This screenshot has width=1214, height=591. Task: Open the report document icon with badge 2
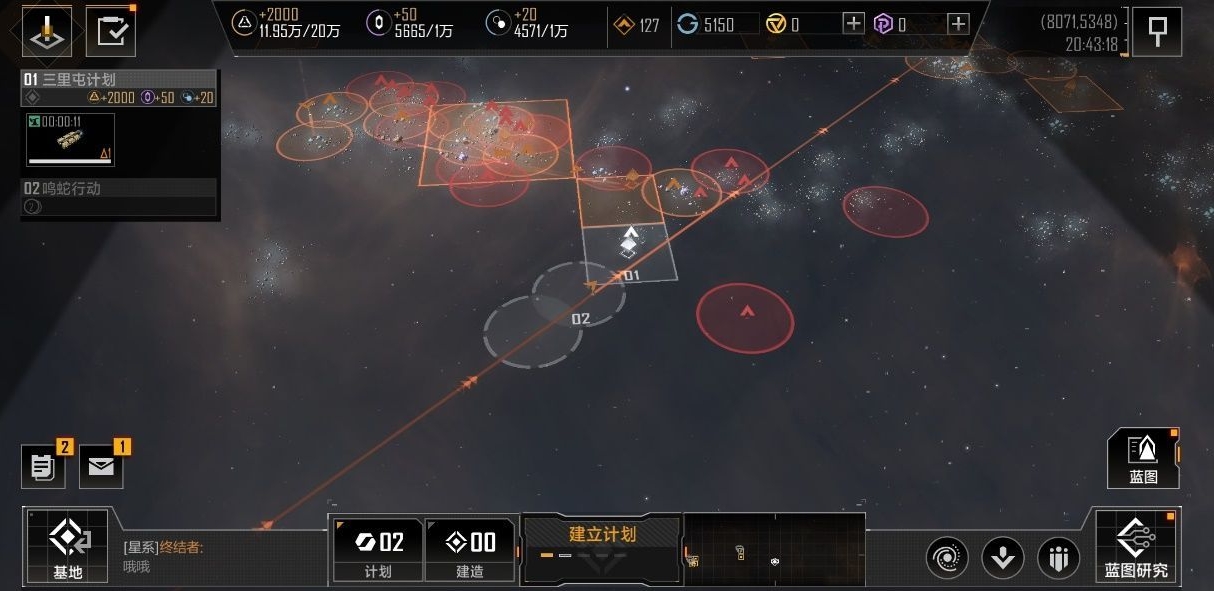pos(43,467)
